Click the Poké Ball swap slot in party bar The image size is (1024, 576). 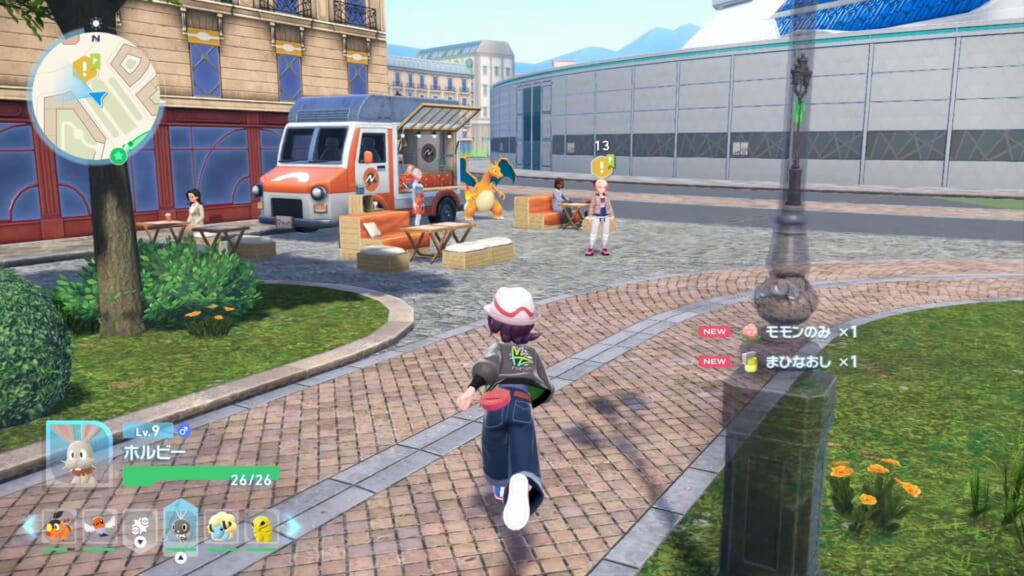tap(141, 525)
